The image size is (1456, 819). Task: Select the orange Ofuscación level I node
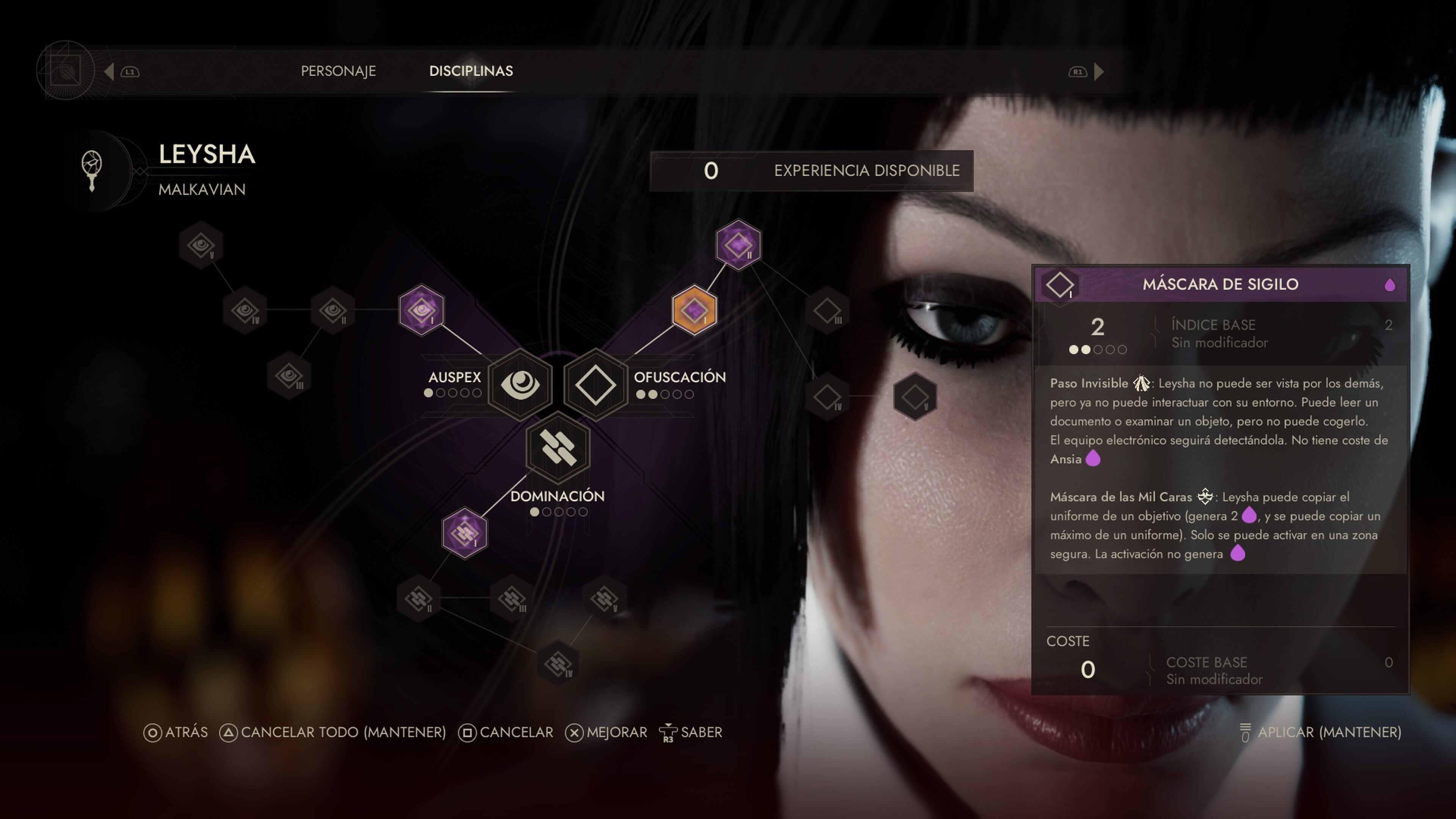695,310
